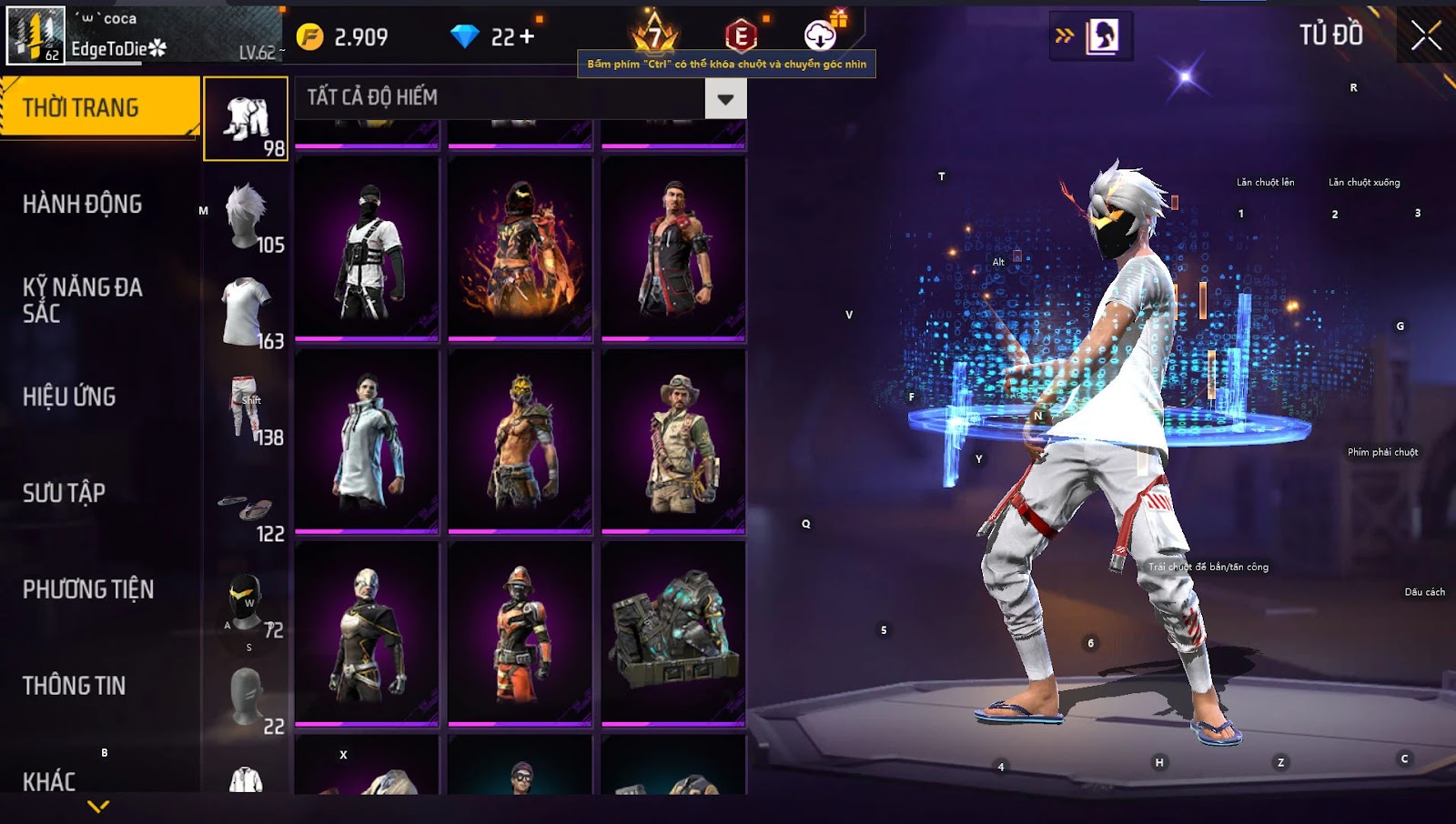Open the Kỹ Năng Đa Sắc section
The image size is (1456, 824).
pos(82,300)
